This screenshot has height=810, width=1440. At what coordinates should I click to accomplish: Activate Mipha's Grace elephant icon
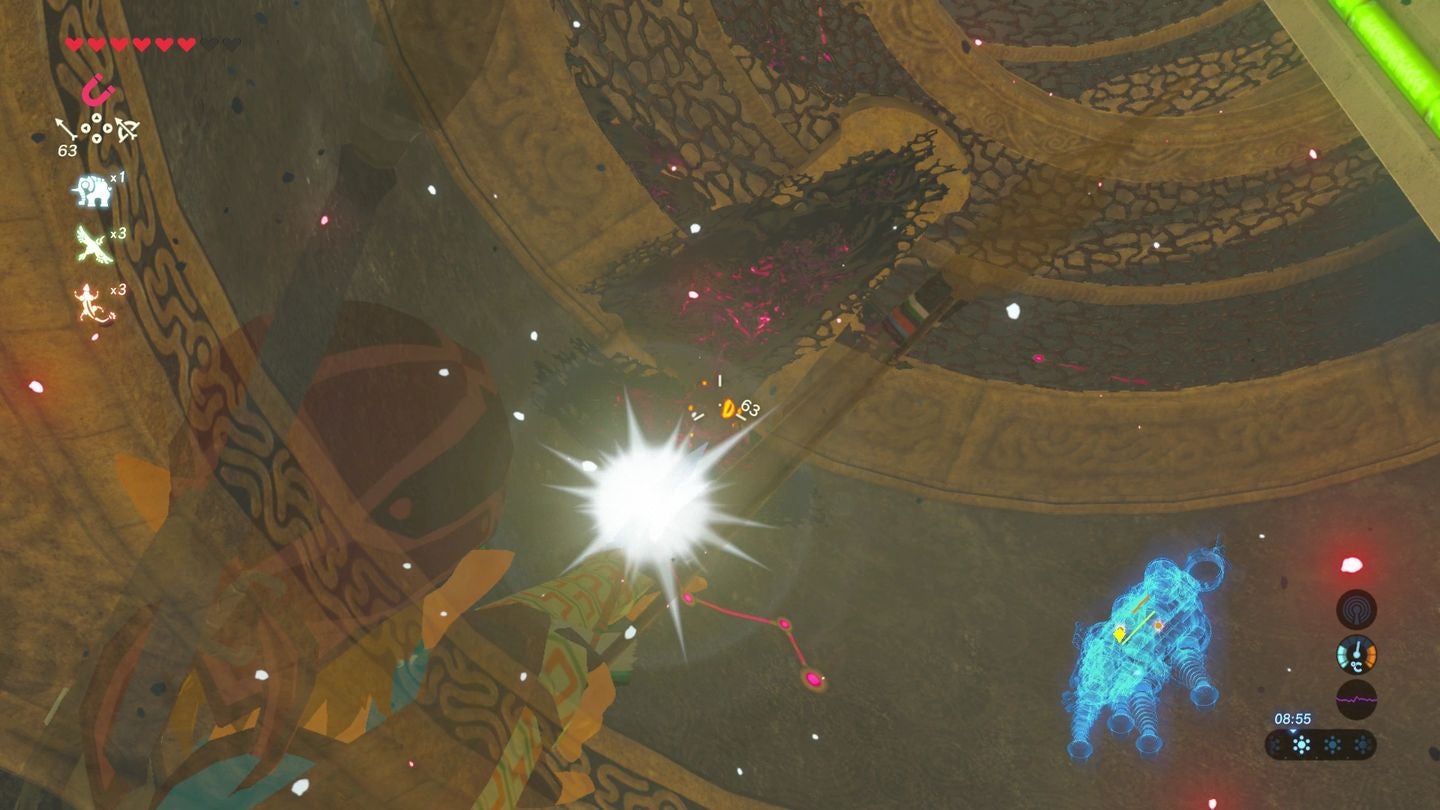point(92,191)
